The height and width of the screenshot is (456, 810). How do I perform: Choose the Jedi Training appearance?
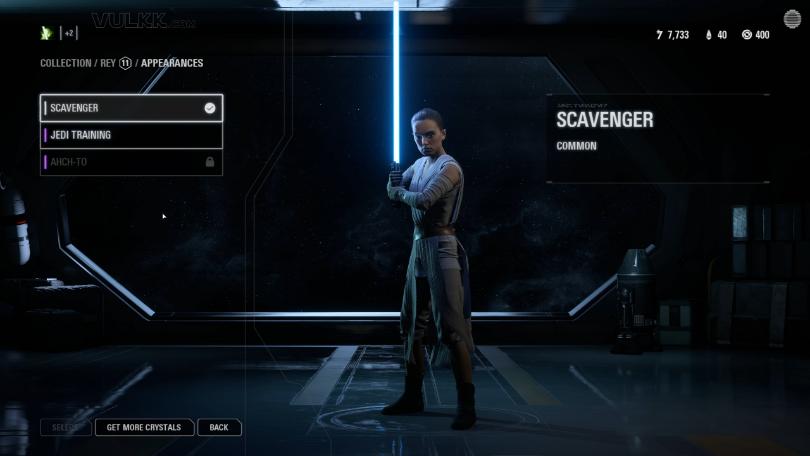(x=130, y=135)
